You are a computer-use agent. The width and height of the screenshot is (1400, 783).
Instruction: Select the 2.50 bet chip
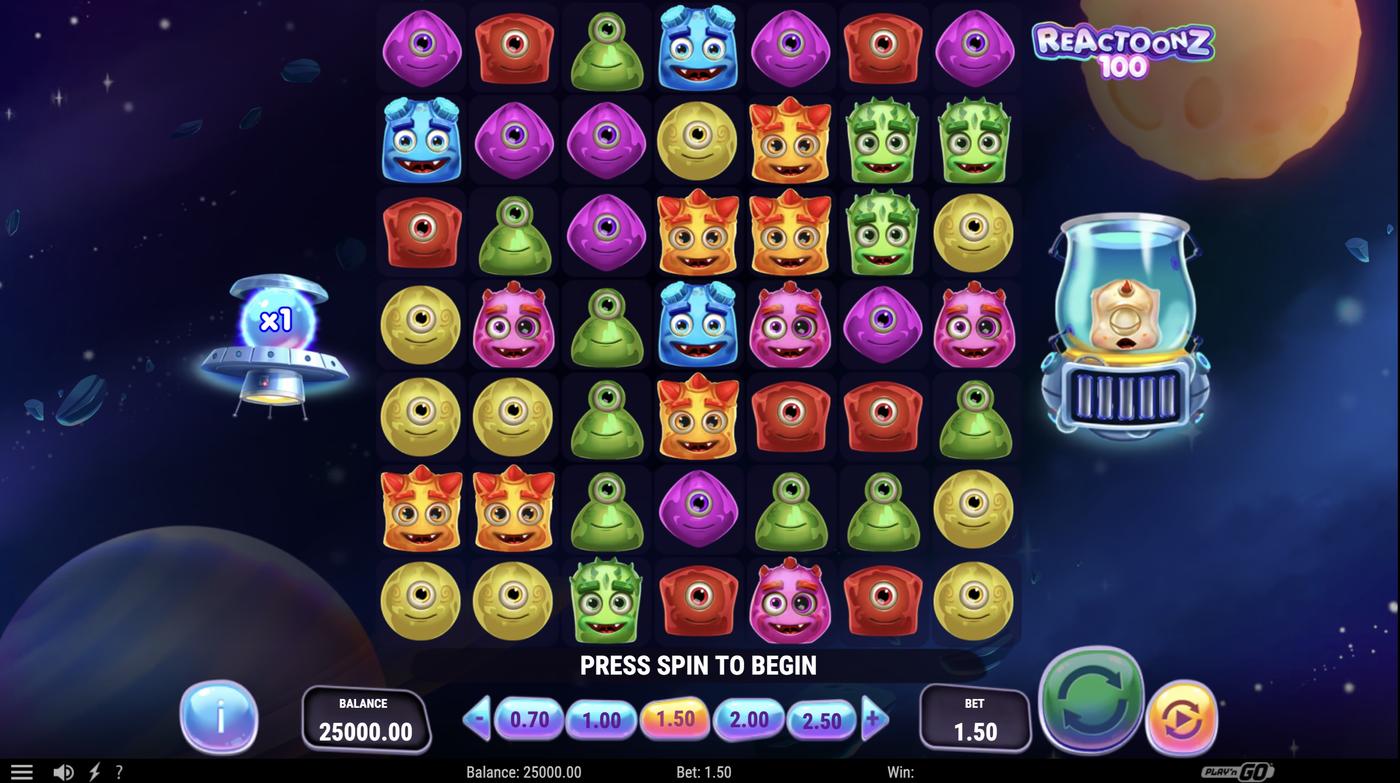click(x=823, y=718)
